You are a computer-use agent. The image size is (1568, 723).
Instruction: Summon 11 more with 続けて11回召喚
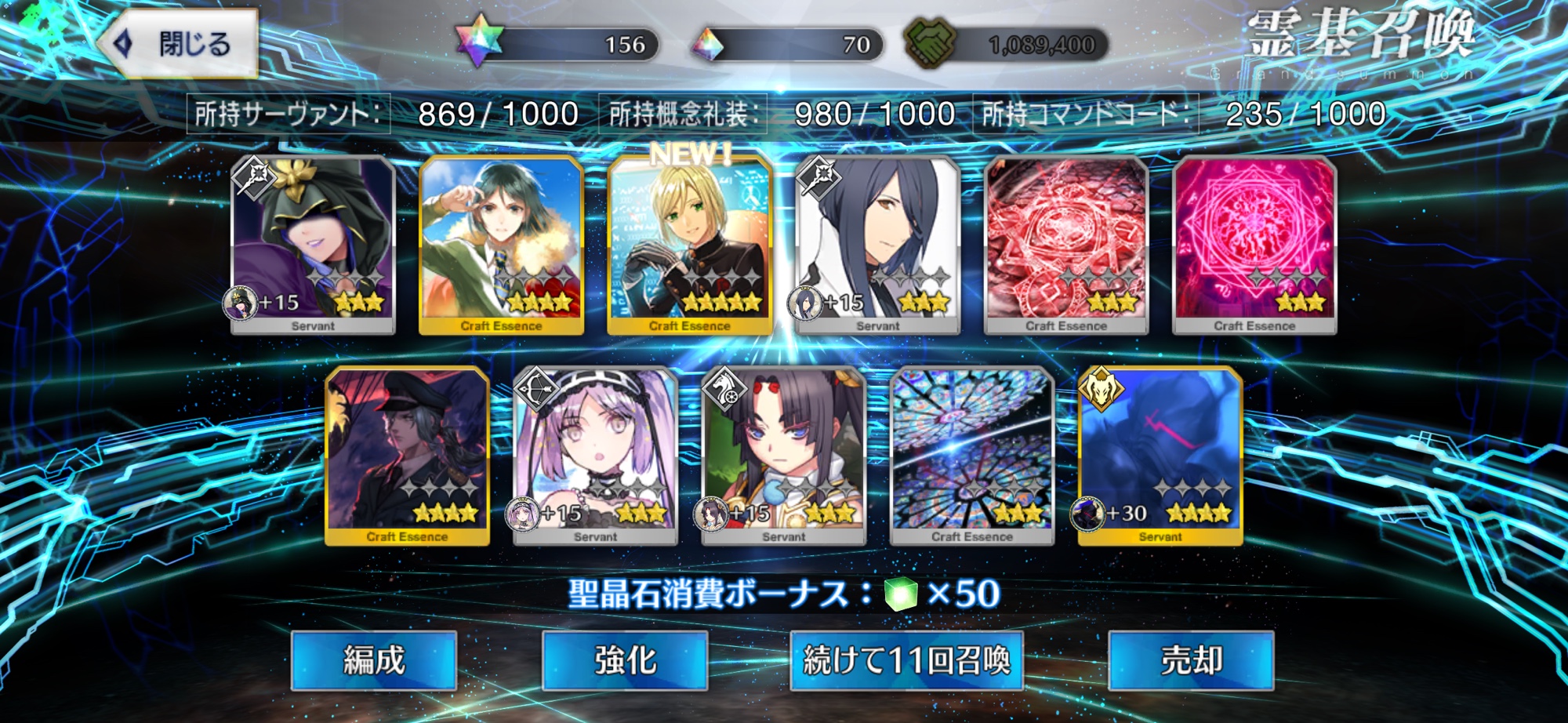click(906, 660)
